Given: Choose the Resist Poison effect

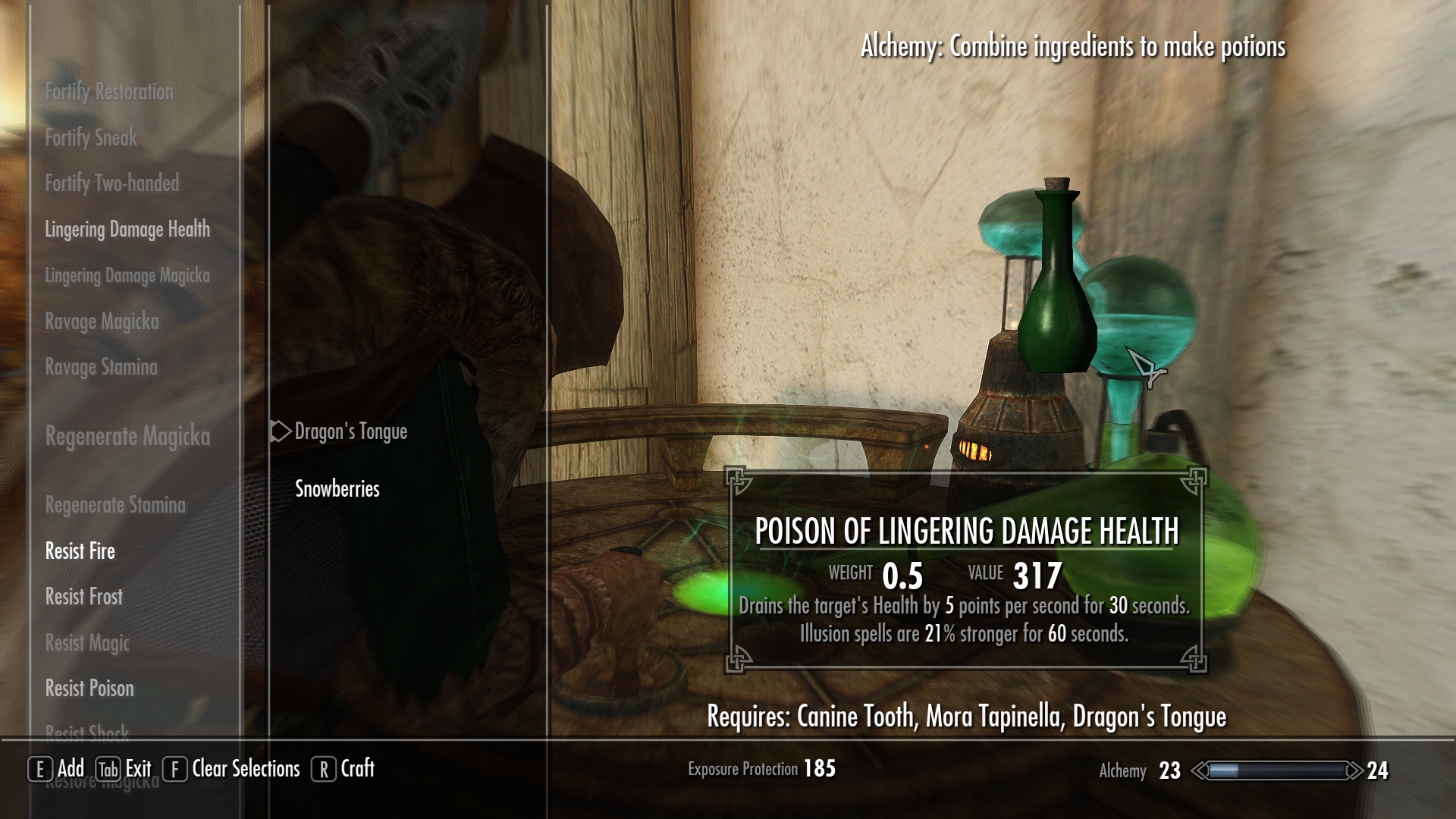Looking at the screenshot, I should (89, 689).
